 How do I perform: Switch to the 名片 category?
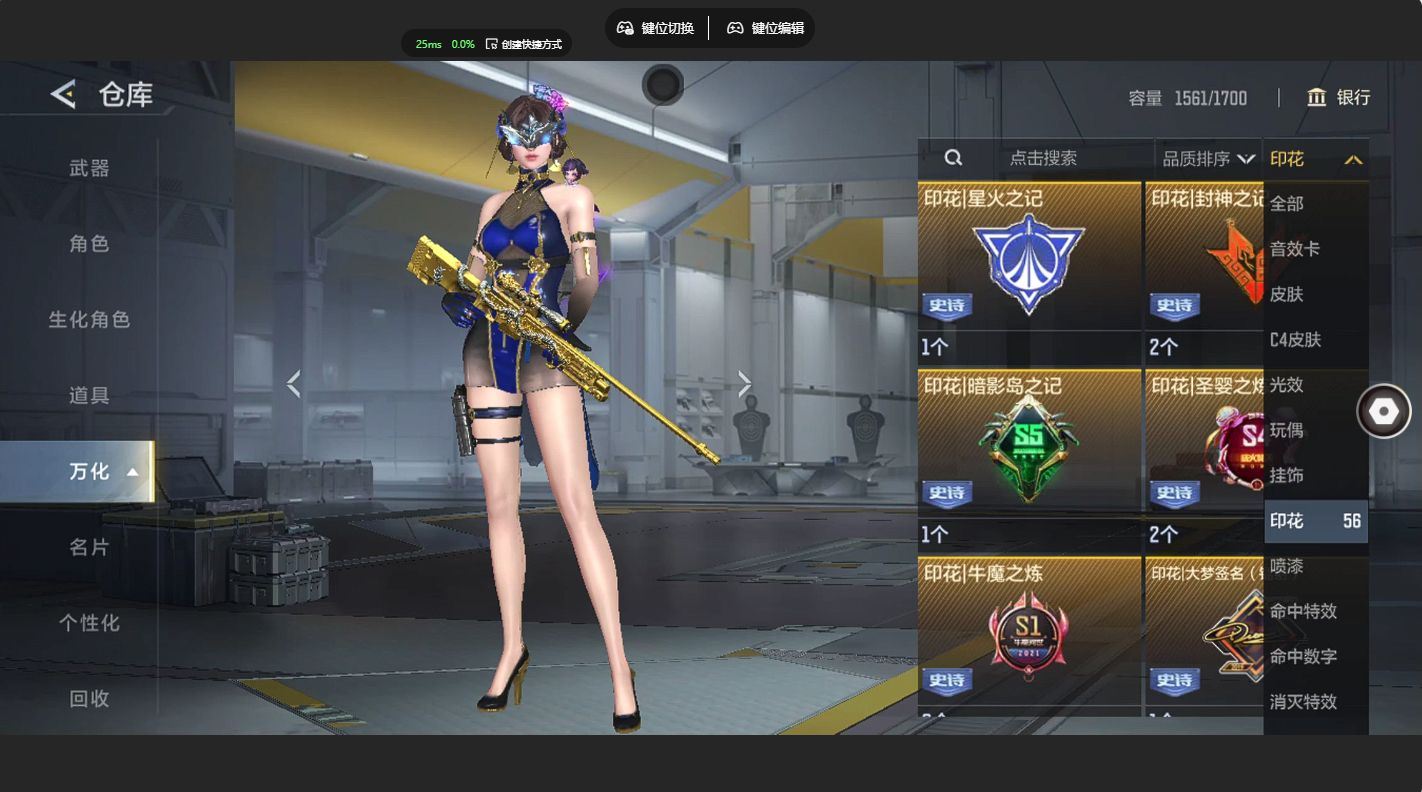point(89,547)
